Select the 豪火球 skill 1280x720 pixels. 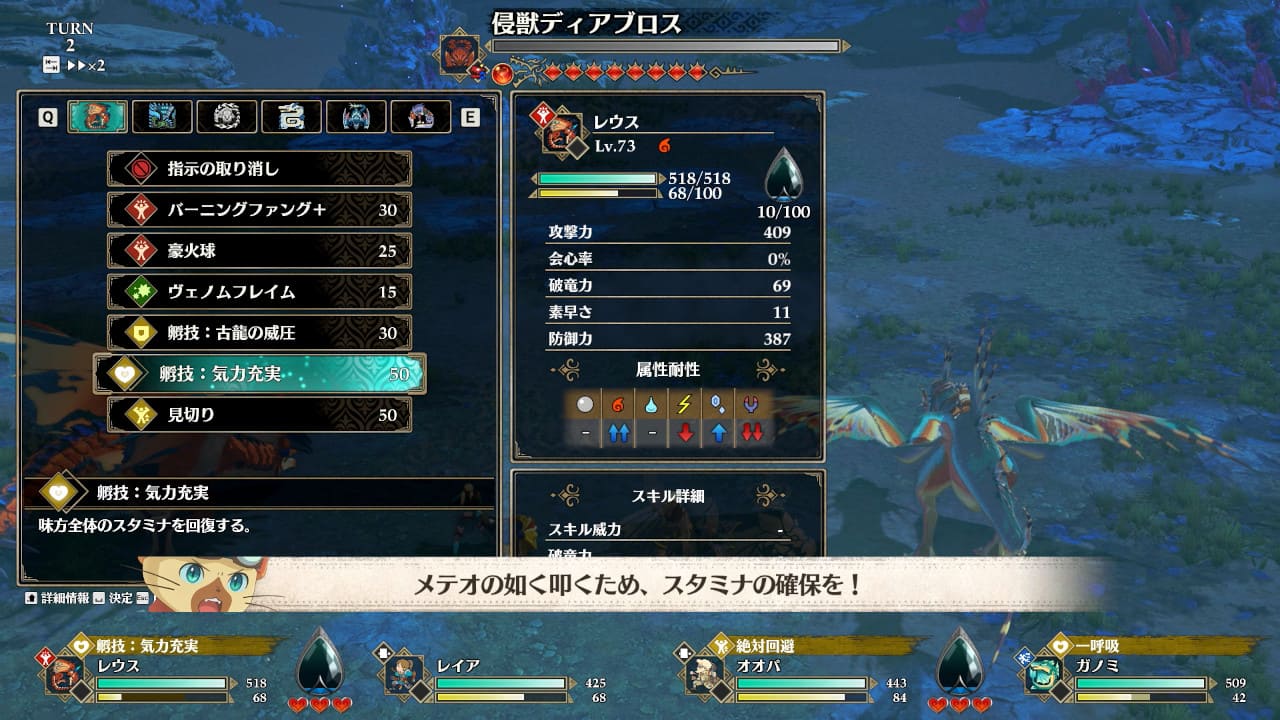tap(259, 251)
